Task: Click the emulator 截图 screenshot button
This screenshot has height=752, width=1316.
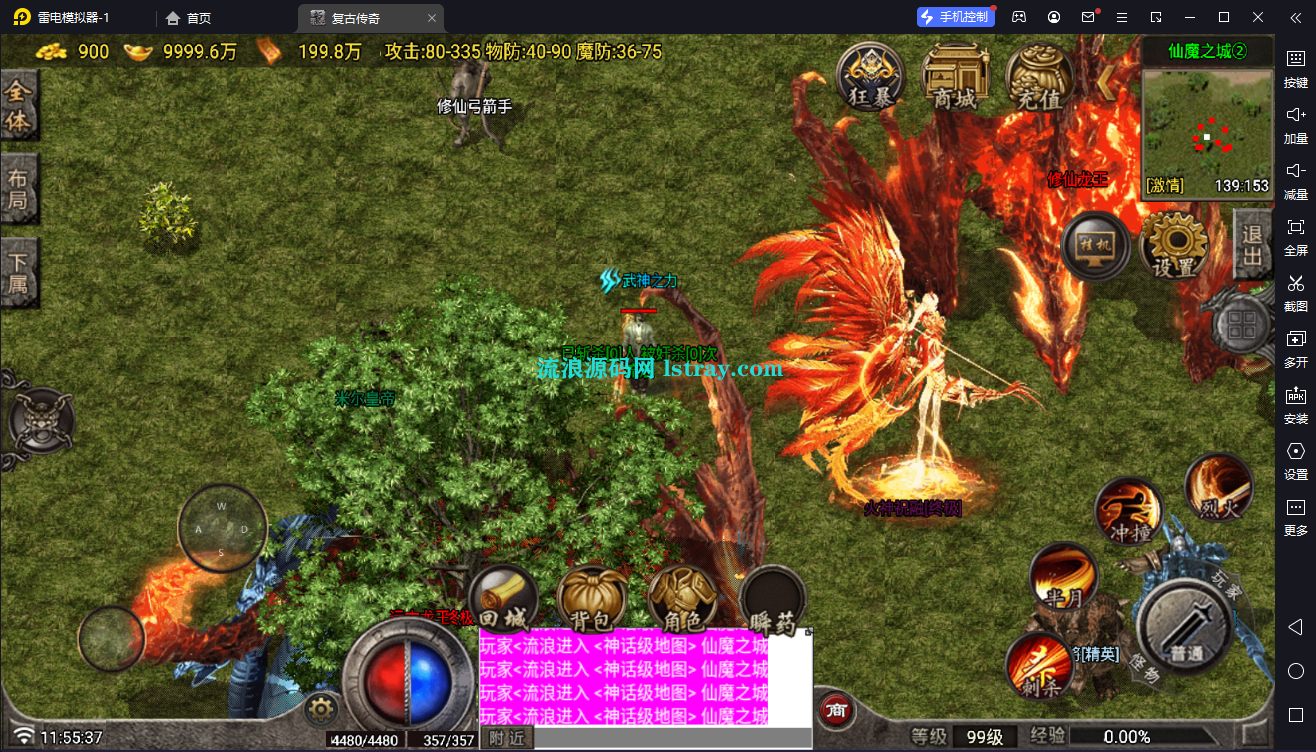Action: click(x=1296, y=292)
